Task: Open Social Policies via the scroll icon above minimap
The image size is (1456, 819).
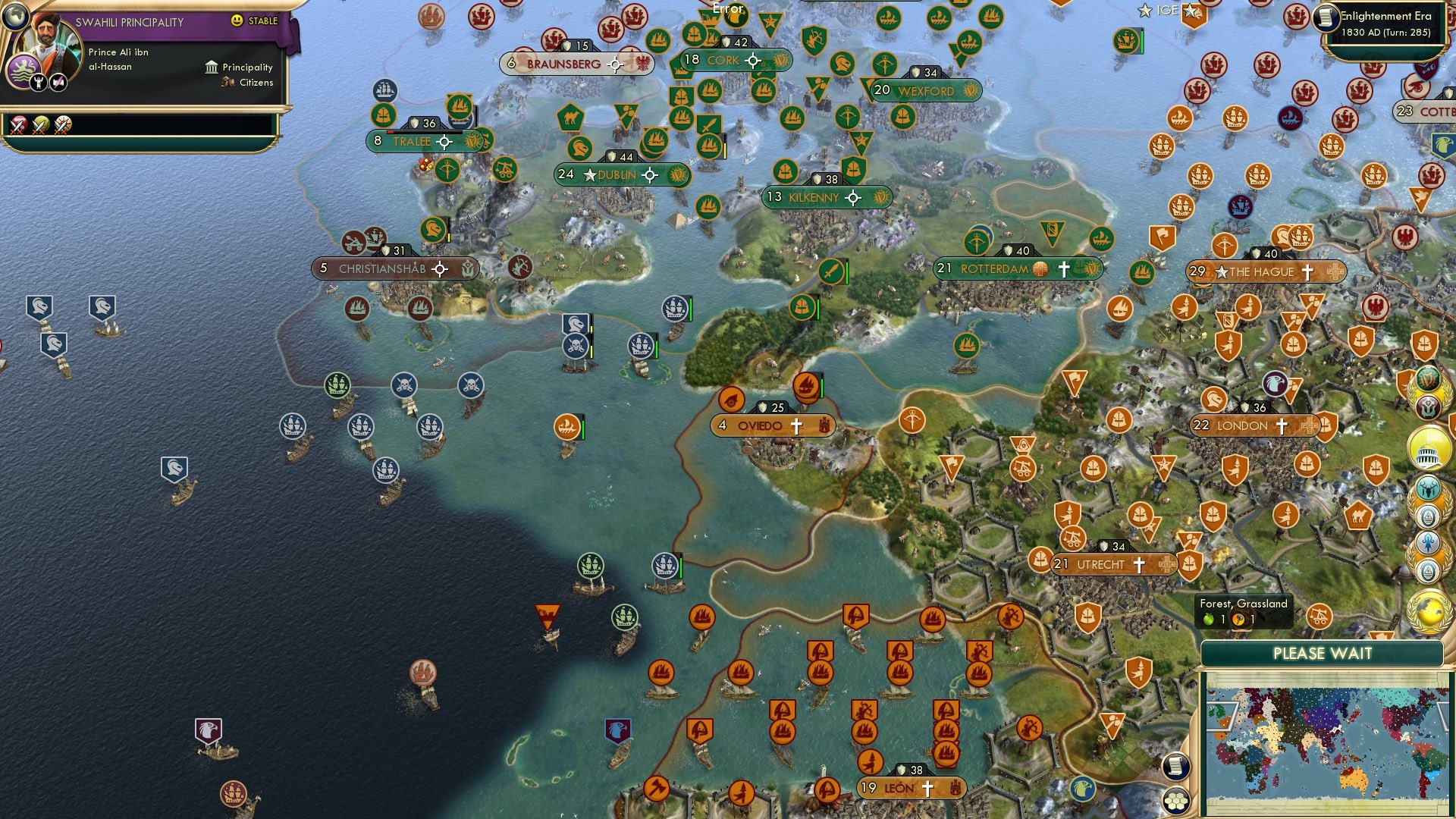Action: click(x=1175, y=766)
